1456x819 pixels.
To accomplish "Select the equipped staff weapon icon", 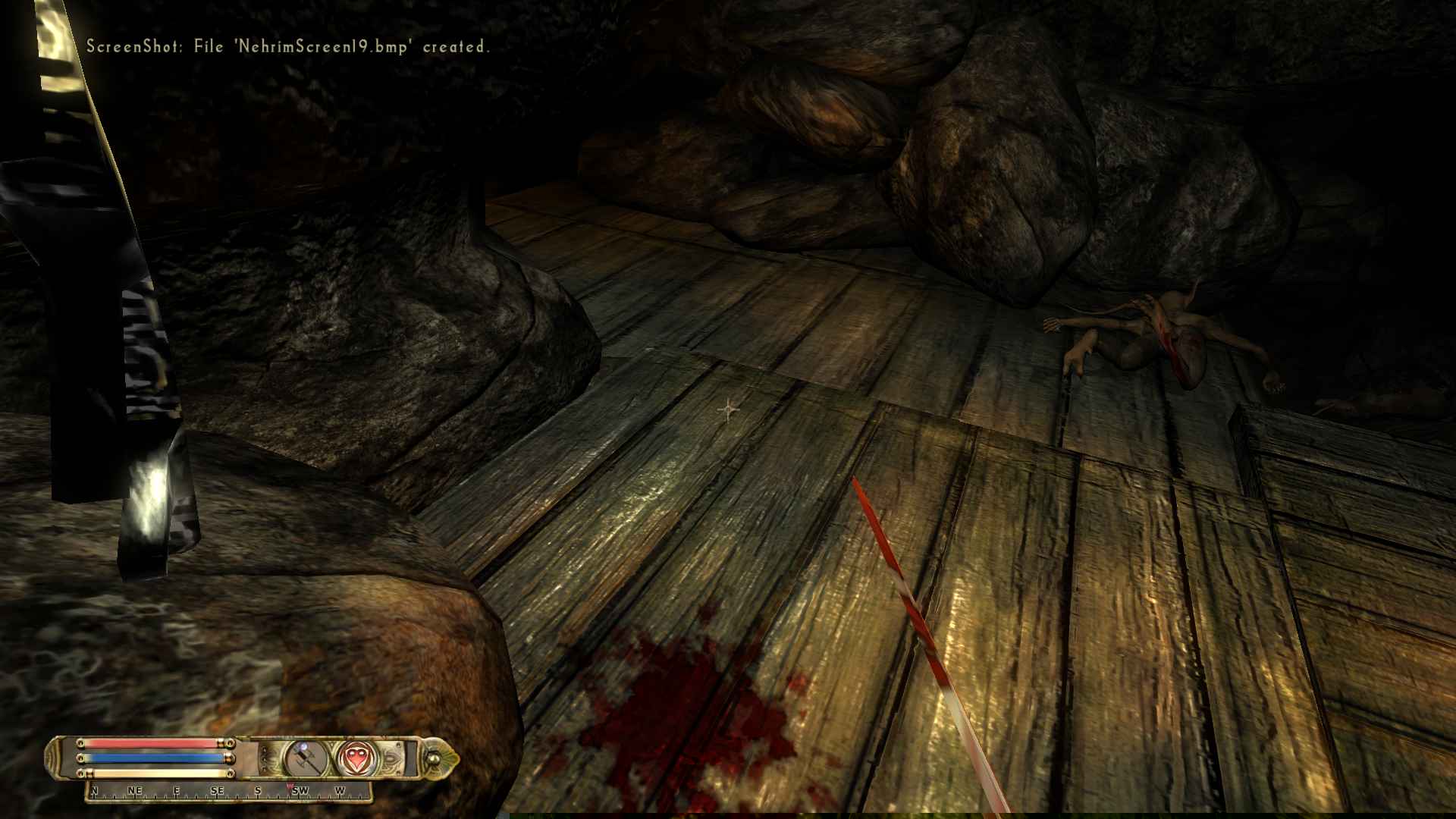I will (x=306, y=758).
